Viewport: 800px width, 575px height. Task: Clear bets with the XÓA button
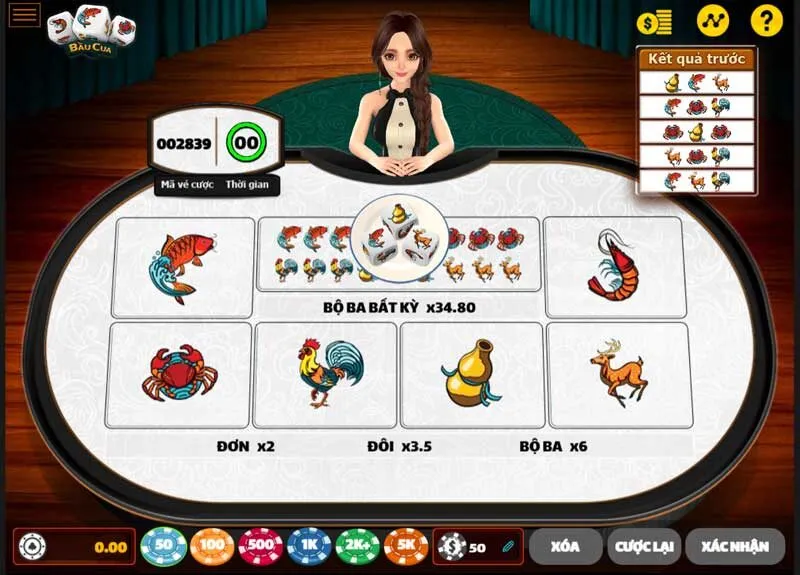click(x=565, y=546)
